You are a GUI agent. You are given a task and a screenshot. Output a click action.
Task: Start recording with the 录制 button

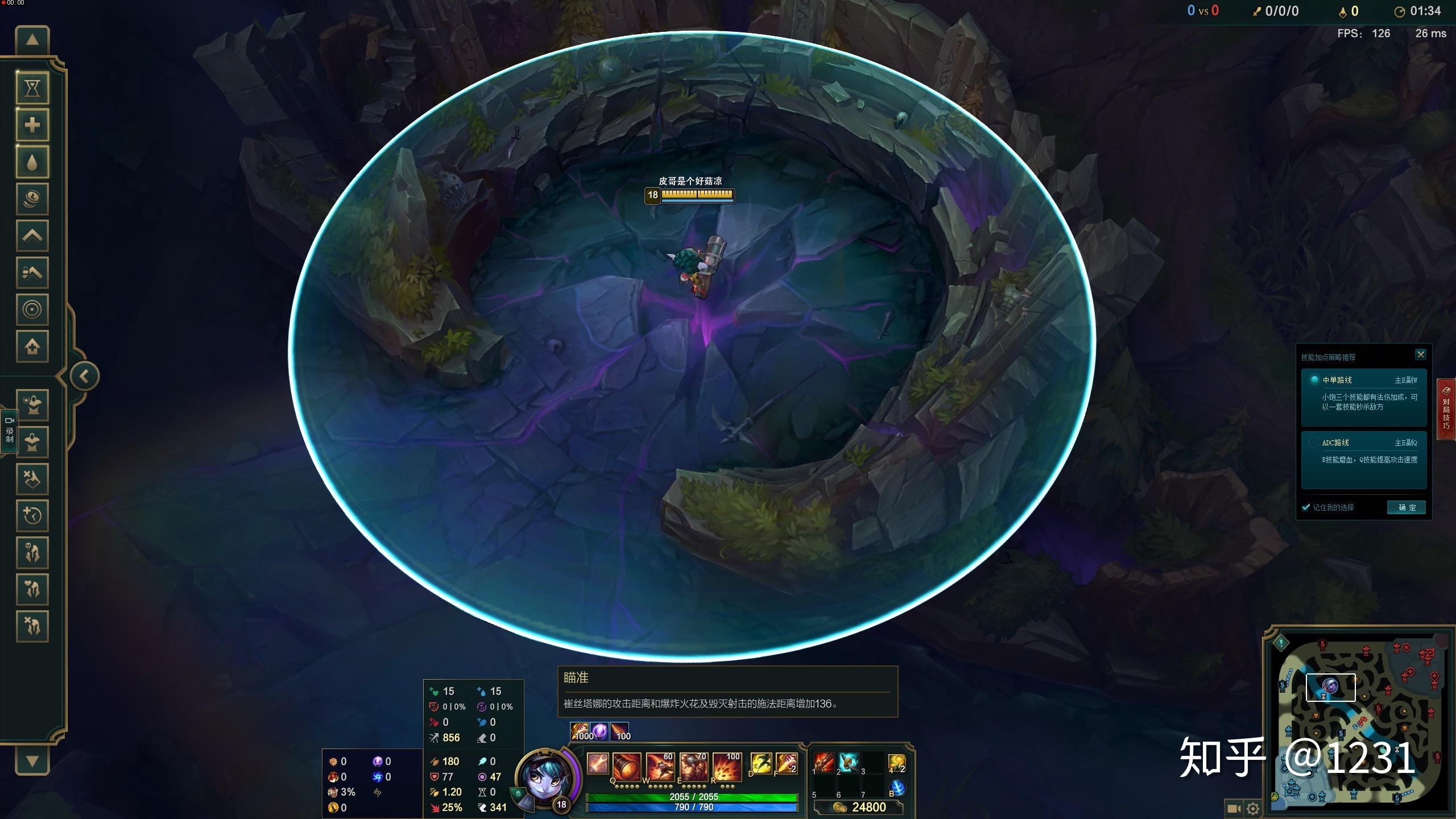pos(10,431)
